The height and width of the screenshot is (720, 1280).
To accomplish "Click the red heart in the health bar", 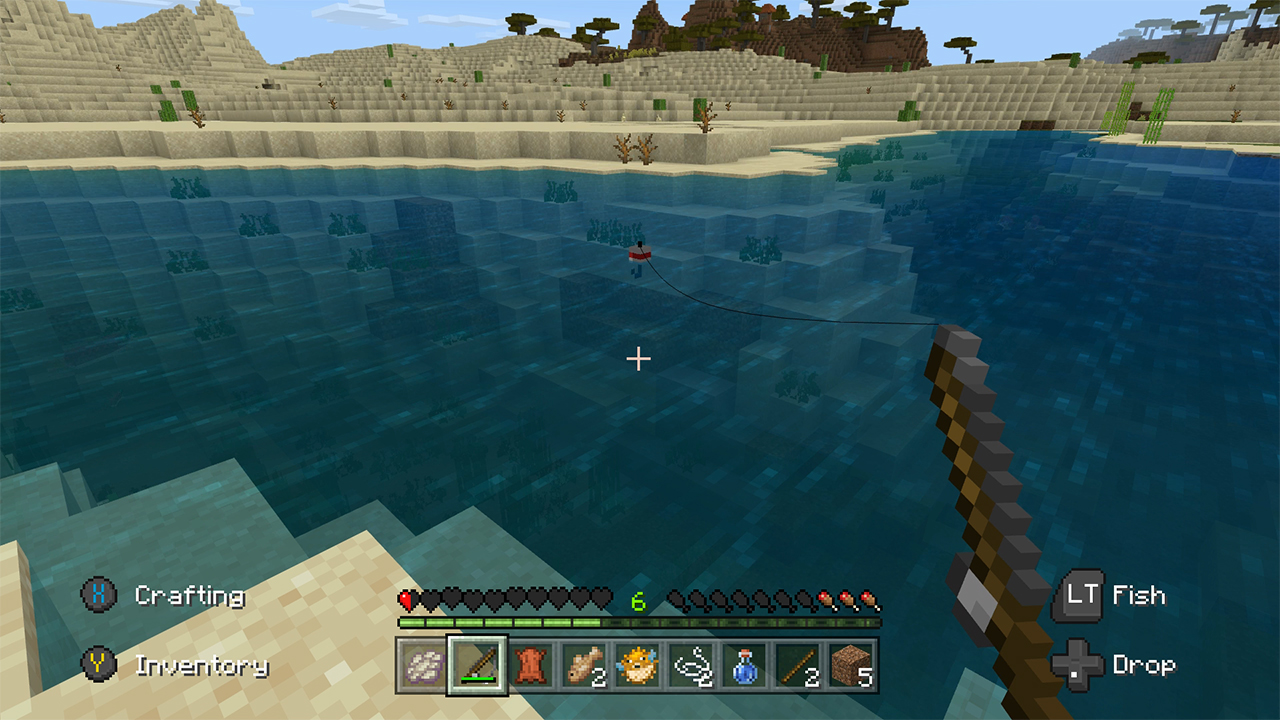I will (x=404, y=599).
